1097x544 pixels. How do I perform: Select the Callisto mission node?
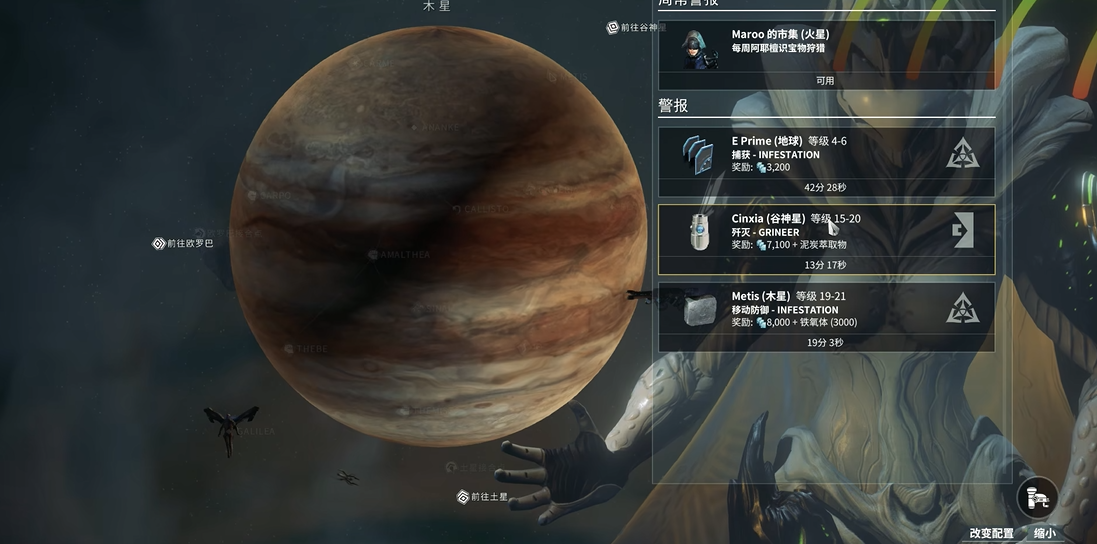(x=479, y=209)
